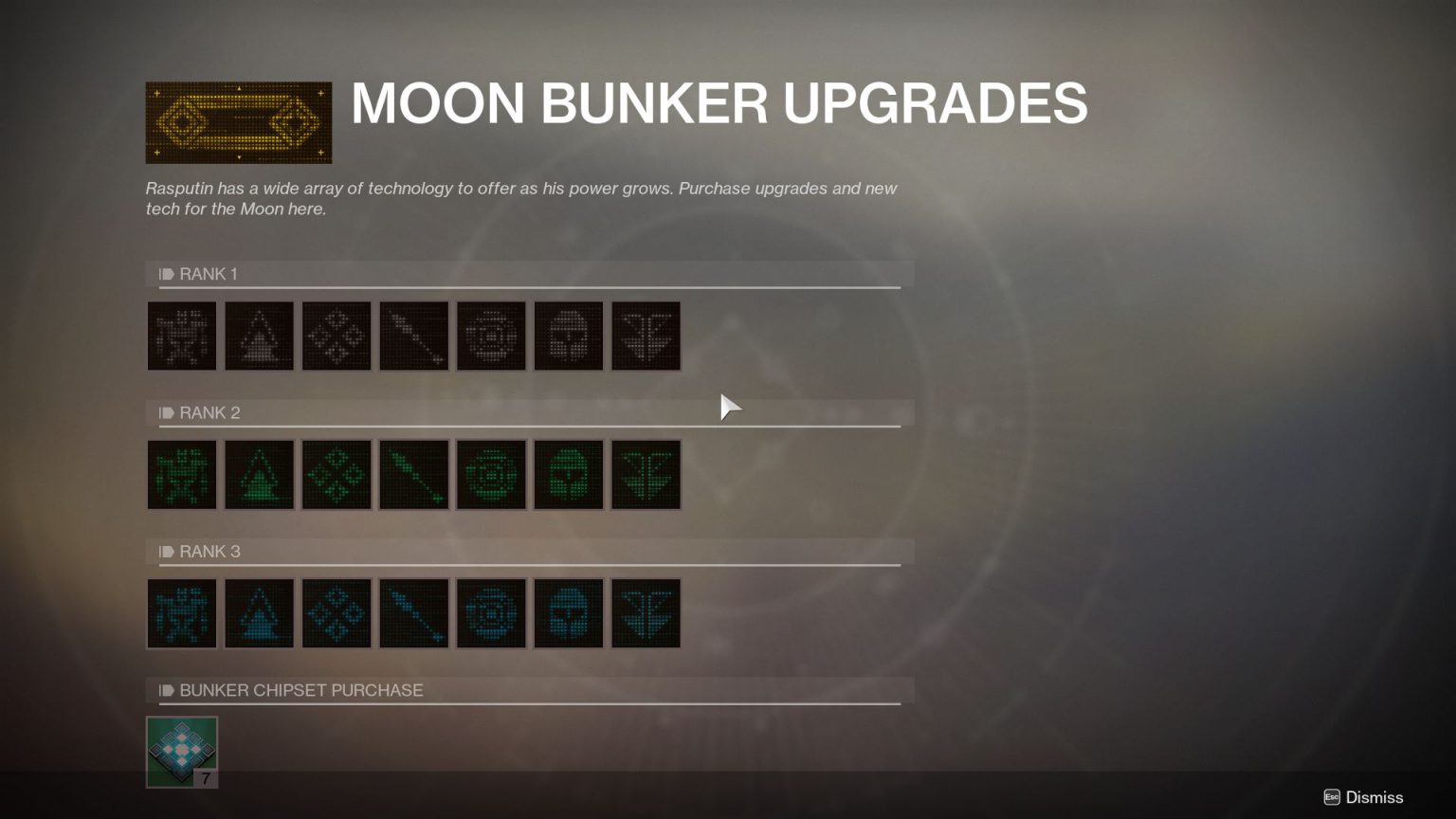Open the diamond cluster upgrade under Rank 1
Screen dimensions: 1456x819
coord(337,336)
